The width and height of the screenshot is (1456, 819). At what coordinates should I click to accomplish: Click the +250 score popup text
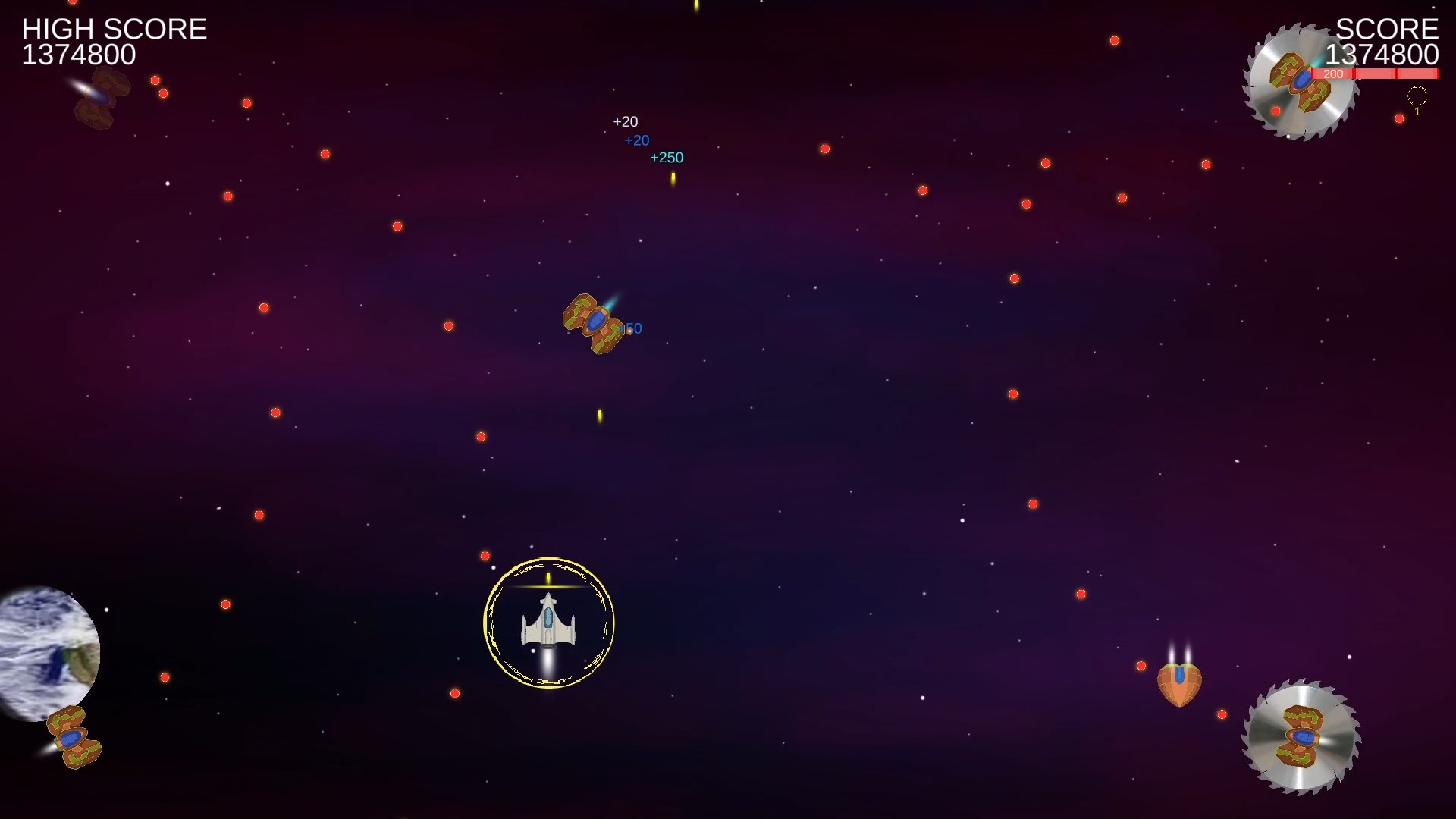(x=667, y=157)
